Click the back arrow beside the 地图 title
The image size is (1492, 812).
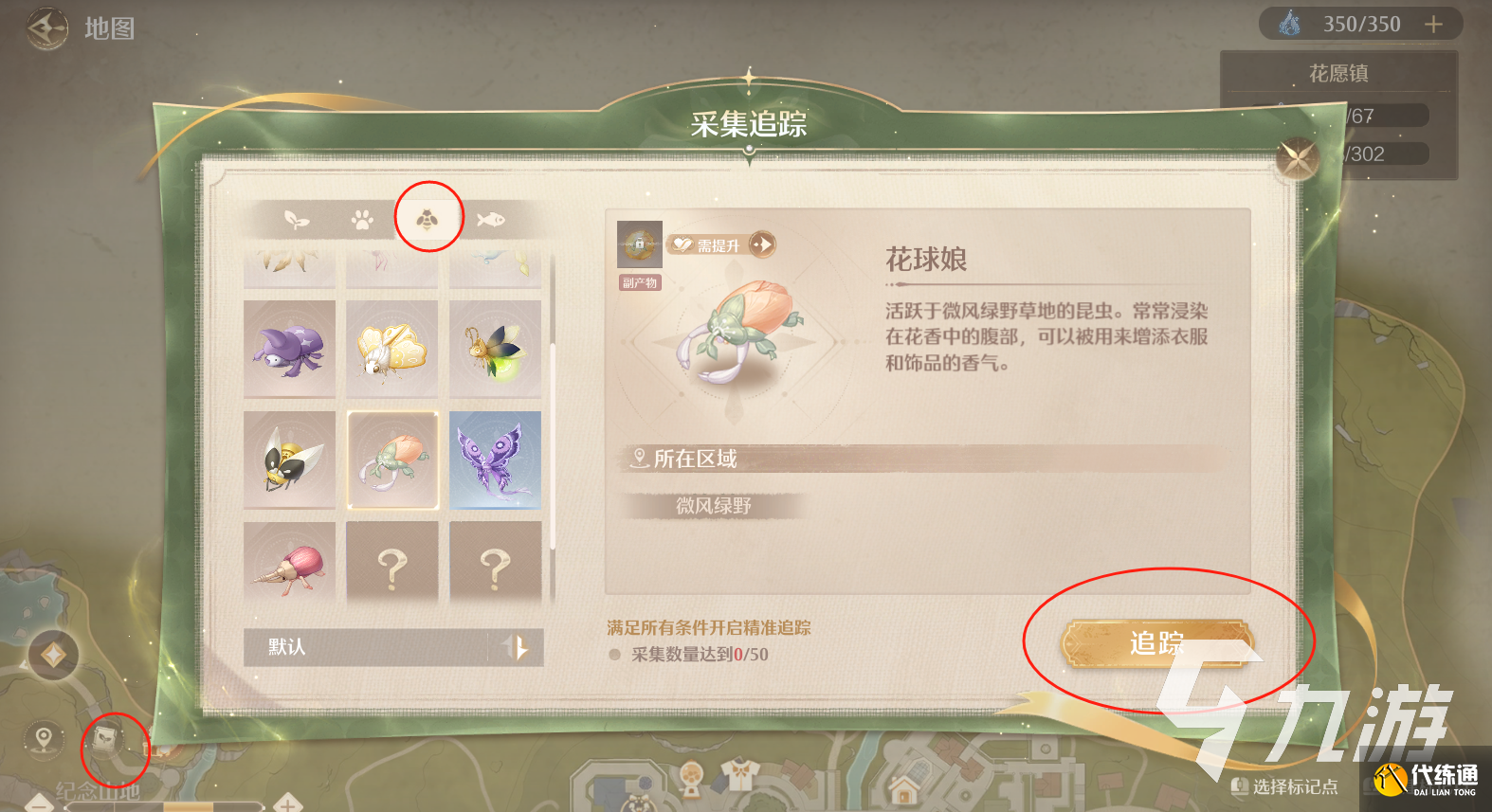[45, 26]
